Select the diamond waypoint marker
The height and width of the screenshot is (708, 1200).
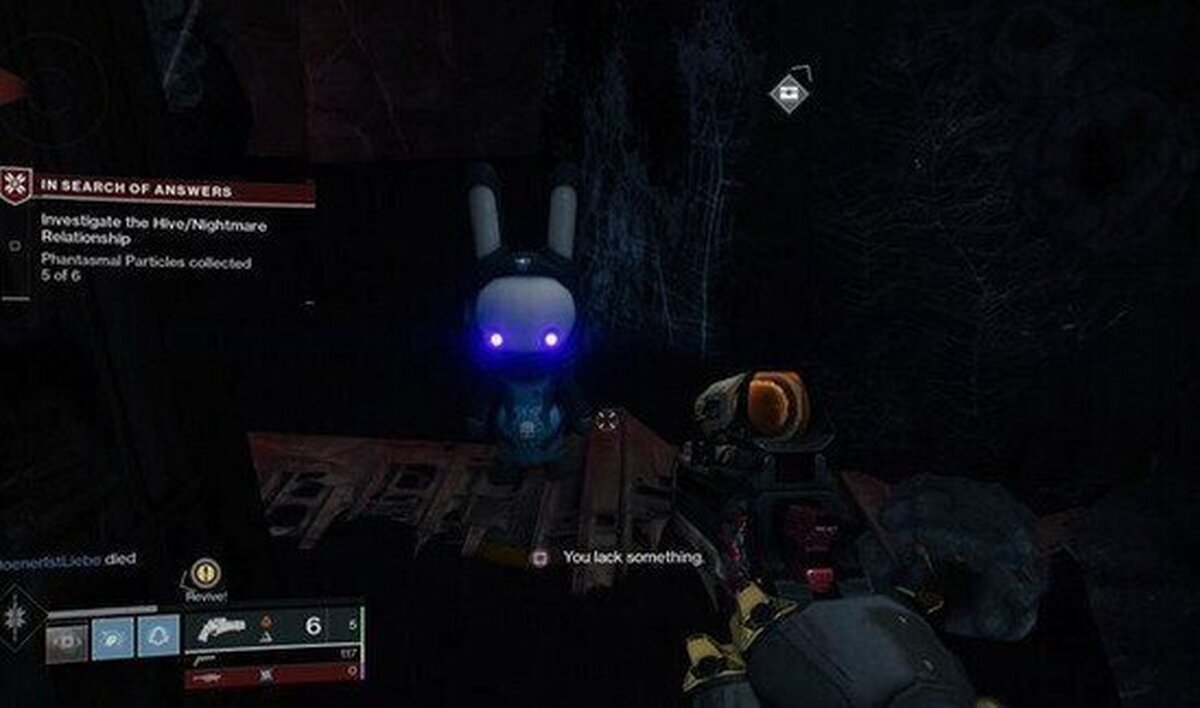tap(789, 94)
